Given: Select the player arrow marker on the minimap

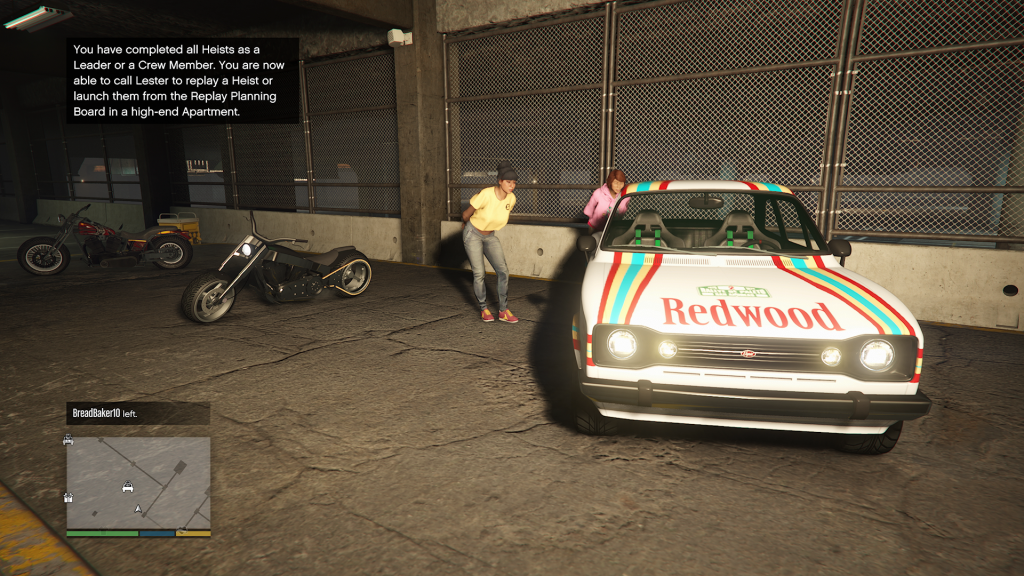Looking at the screenshot, I should pyautogui.click(x=138, y=509).
